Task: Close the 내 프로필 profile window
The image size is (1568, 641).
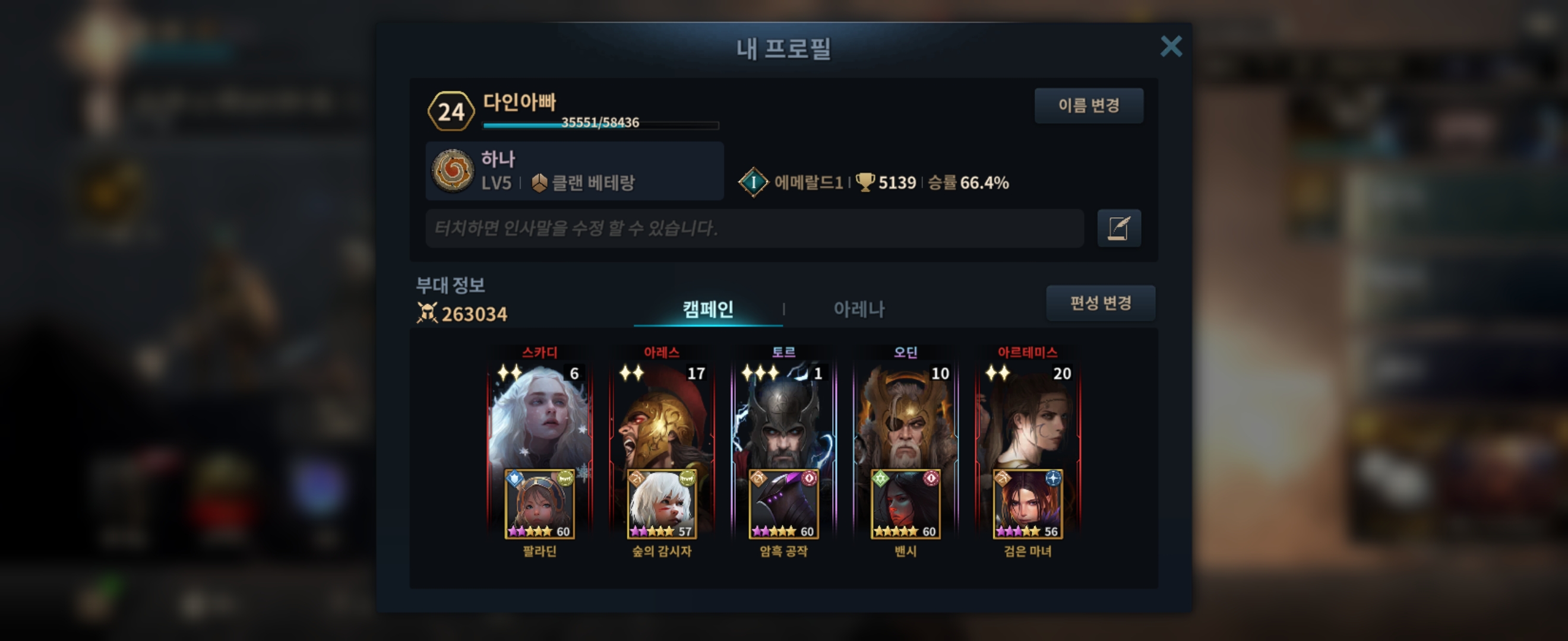Action: point(1171,46)
